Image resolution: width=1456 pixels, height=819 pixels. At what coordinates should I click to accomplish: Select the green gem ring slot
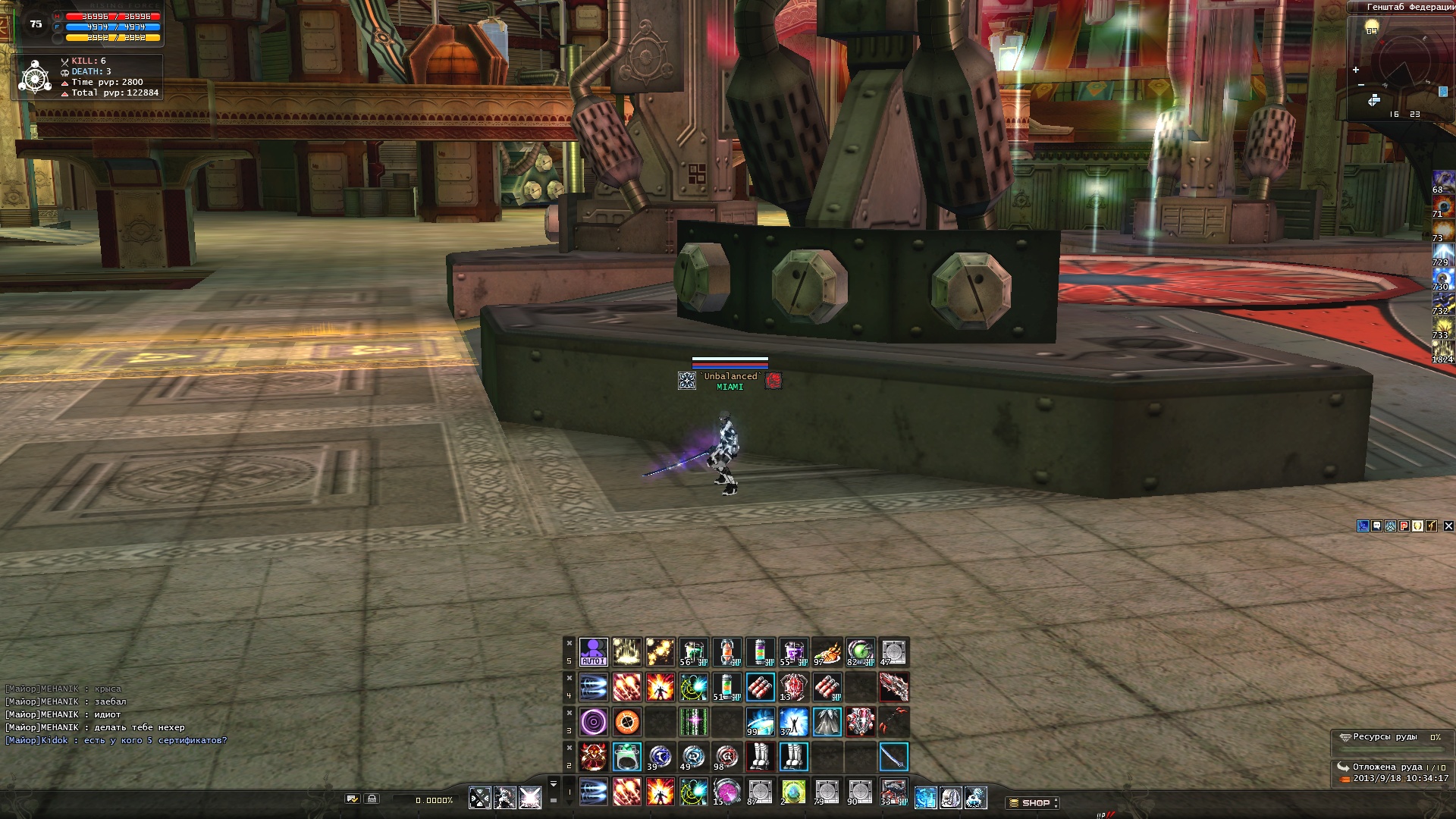pyautogui.click(x=626, y=757)
